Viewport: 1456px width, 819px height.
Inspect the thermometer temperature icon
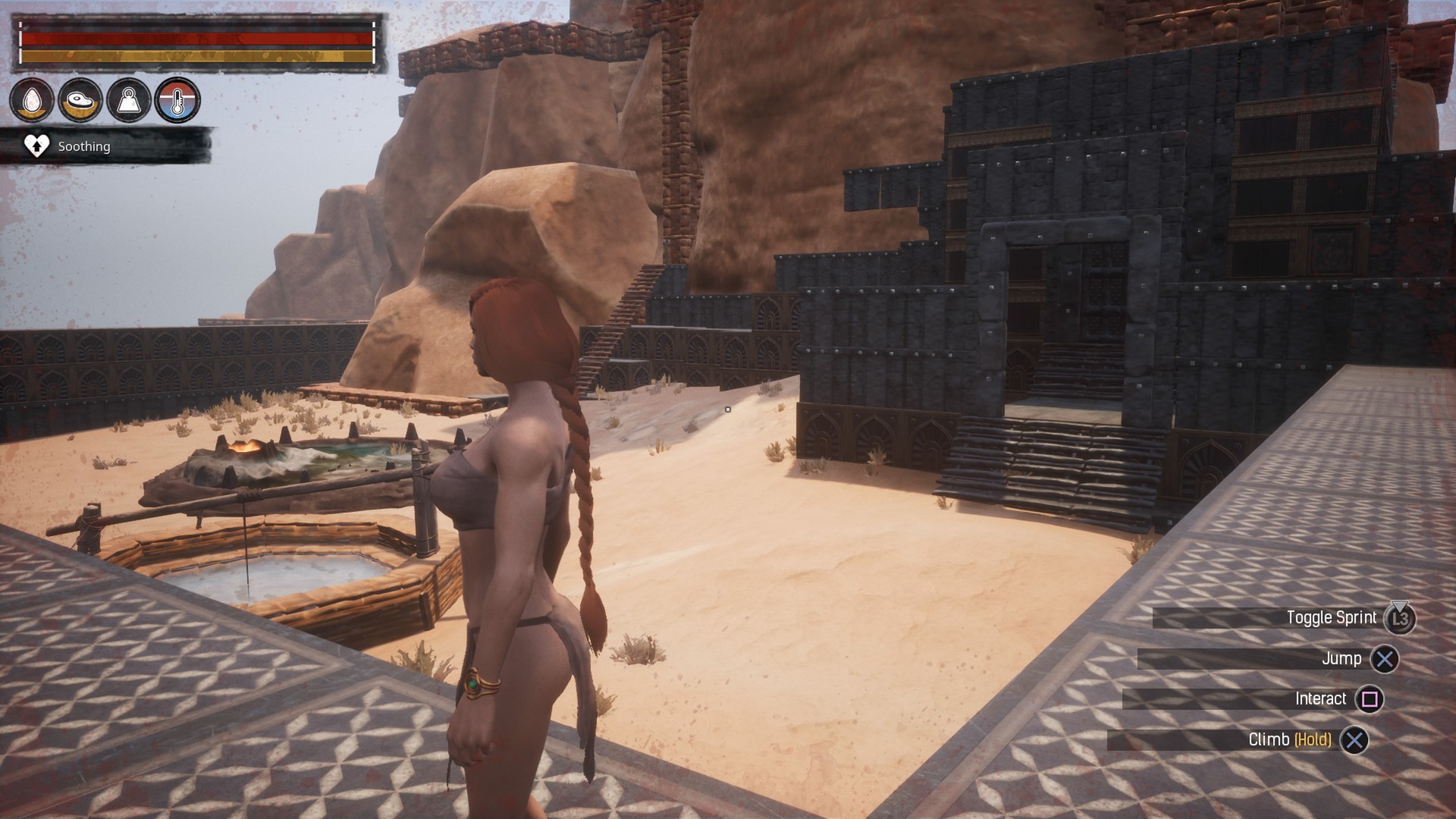point(177,100)
